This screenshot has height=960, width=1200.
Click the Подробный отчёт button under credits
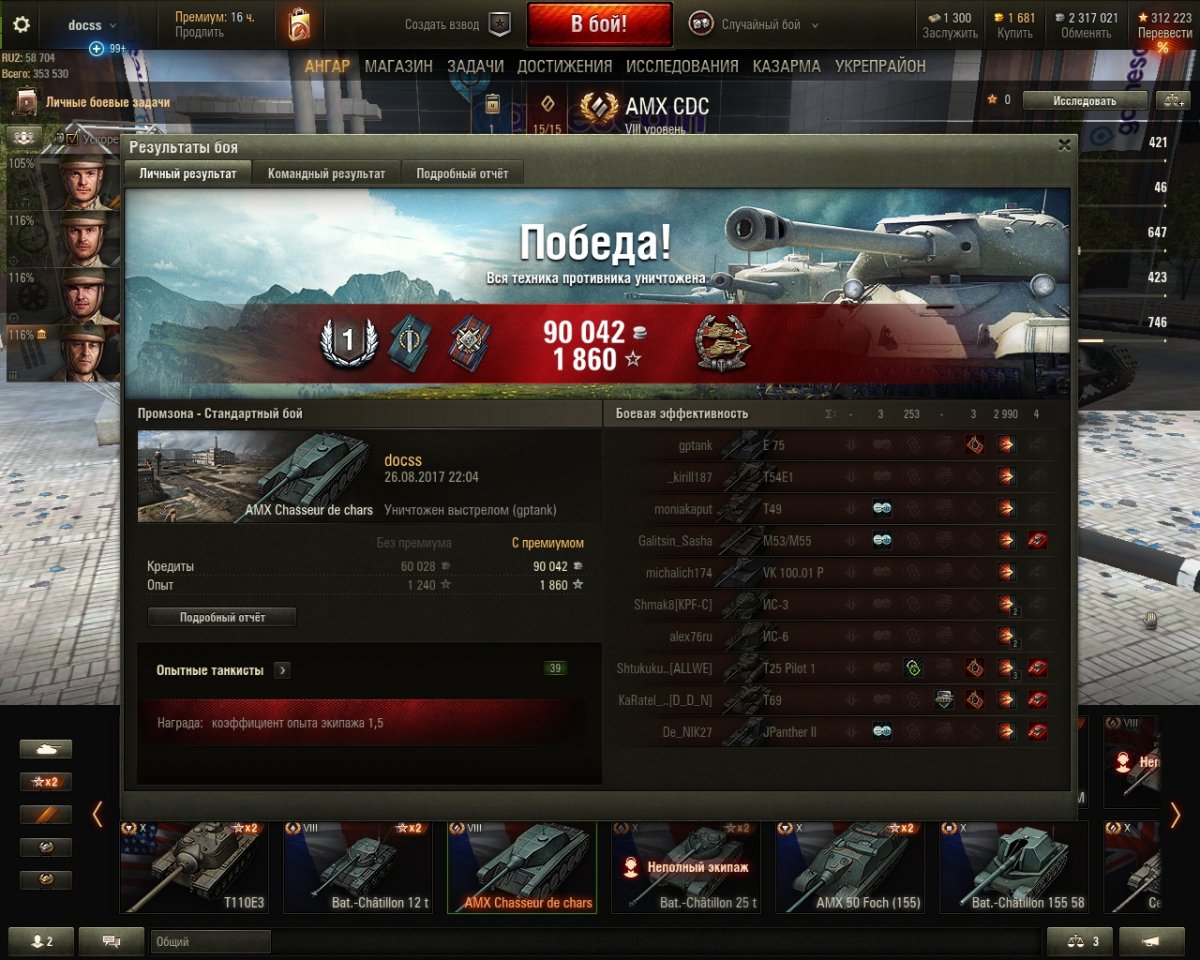pos(222,617)
